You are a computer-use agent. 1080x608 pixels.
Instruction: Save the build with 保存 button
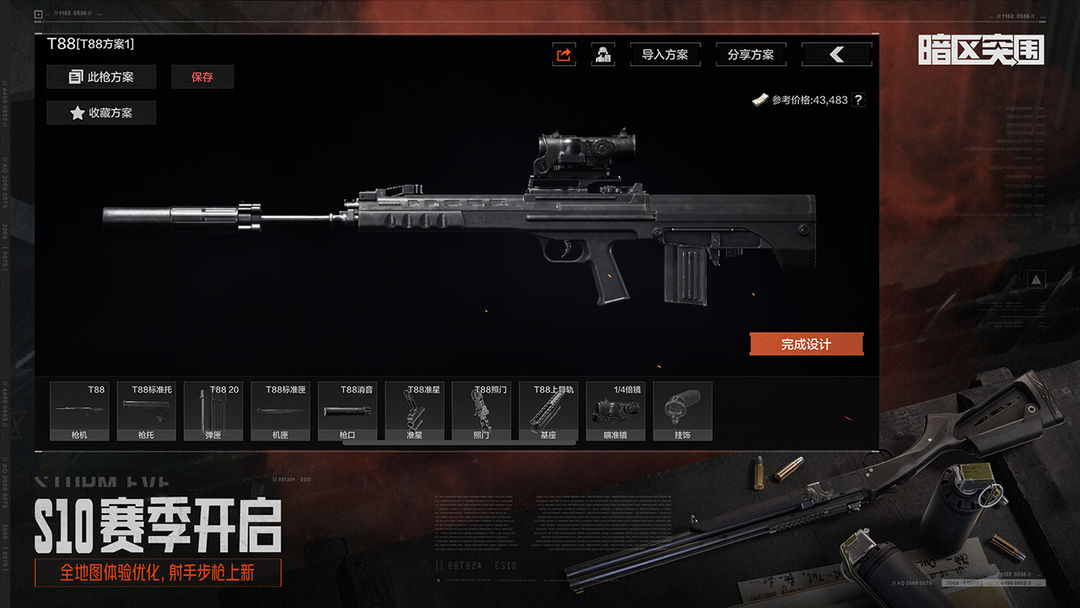(x=202, y=77)
